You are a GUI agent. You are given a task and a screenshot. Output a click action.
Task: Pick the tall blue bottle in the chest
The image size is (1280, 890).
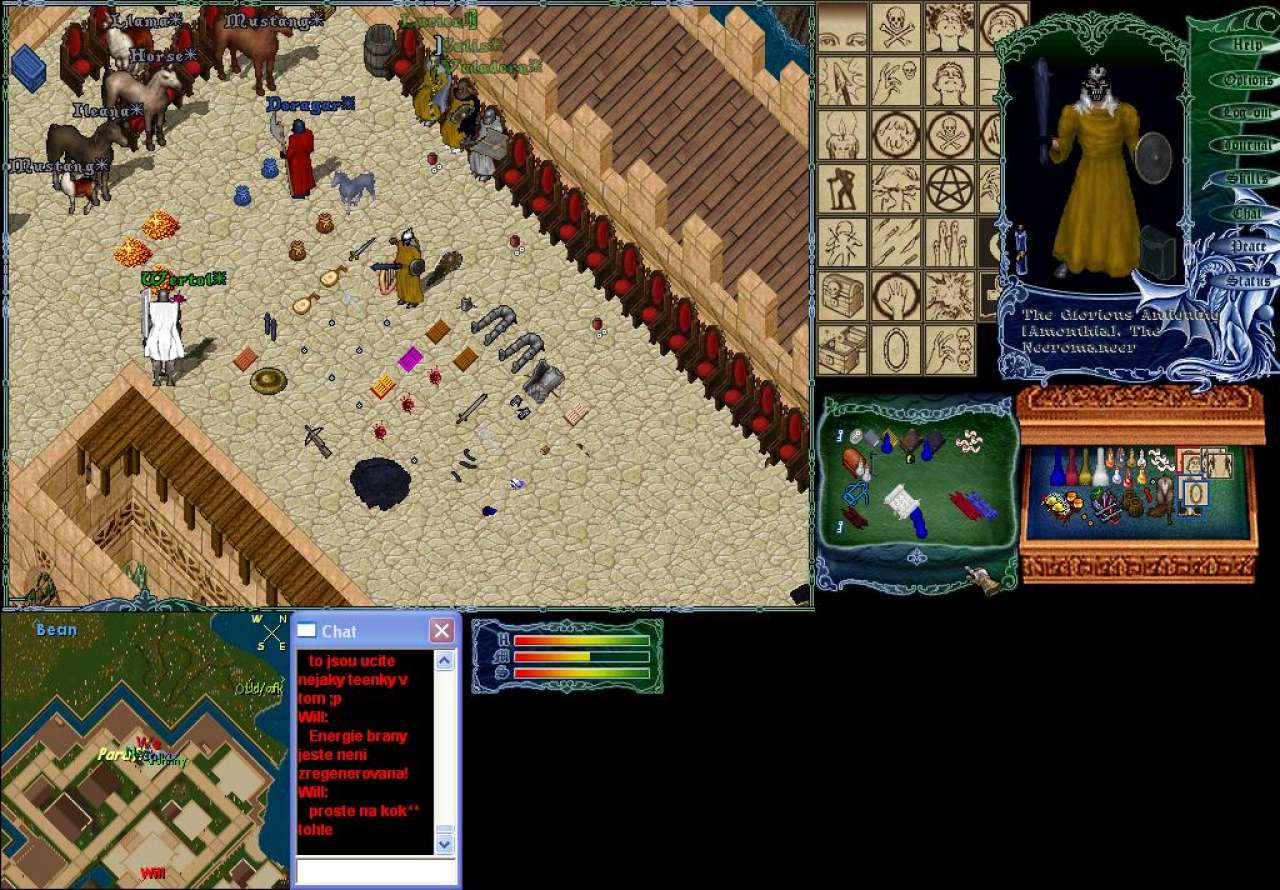point(1056,468)
